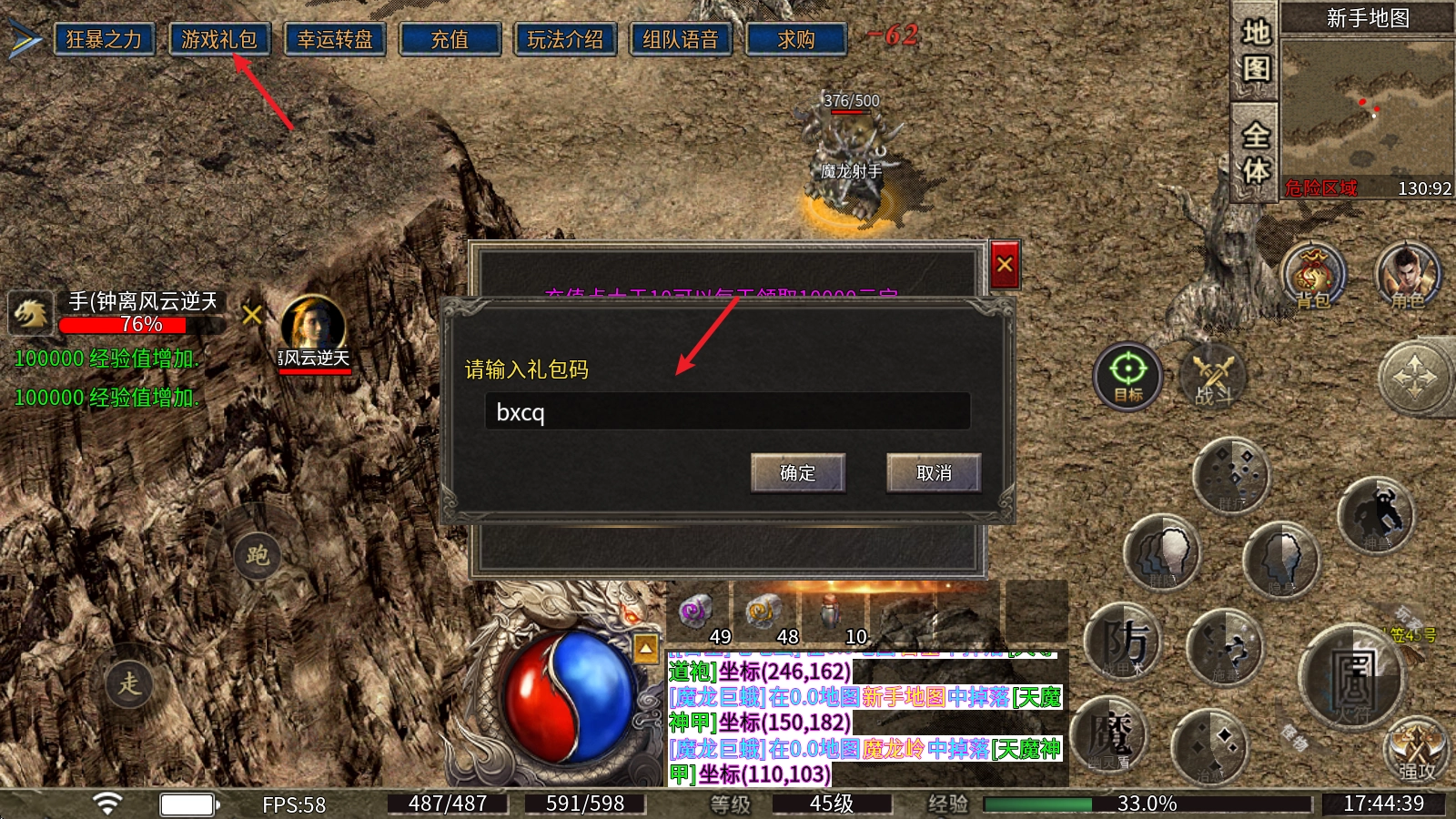Open the 幸运转盘 lucky wheel
1456x819 pixels.
point(335,40)
